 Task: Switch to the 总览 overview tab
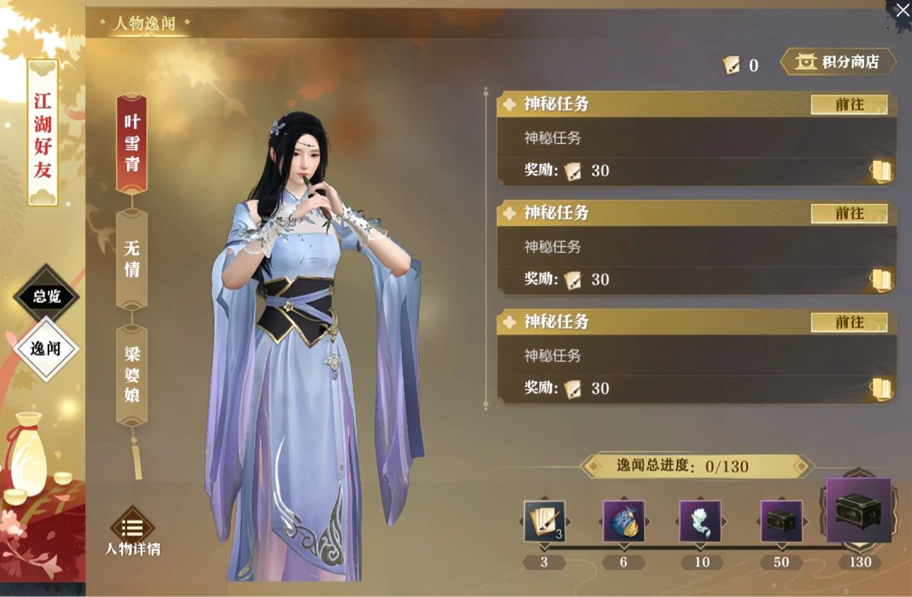tap(46, 296)
